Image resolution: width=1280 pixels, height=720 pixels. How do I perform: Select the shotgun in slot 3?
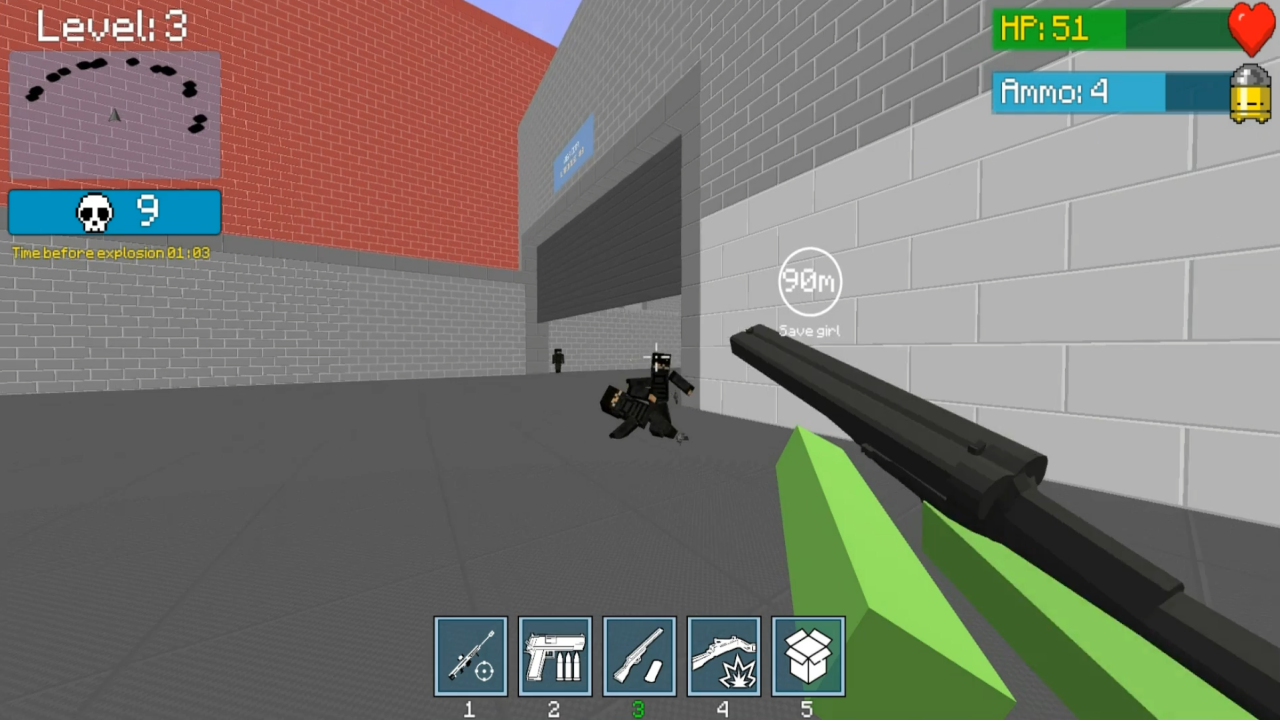pos(639,655)
